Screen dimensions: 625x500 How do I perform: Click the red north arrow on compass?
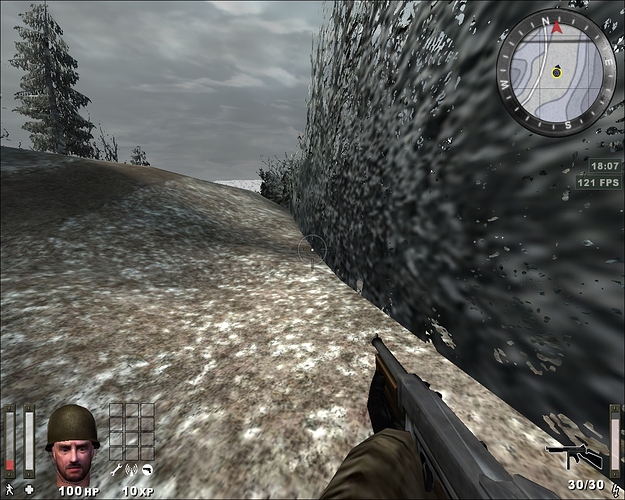pyautogui.click(x=557, y=27)
